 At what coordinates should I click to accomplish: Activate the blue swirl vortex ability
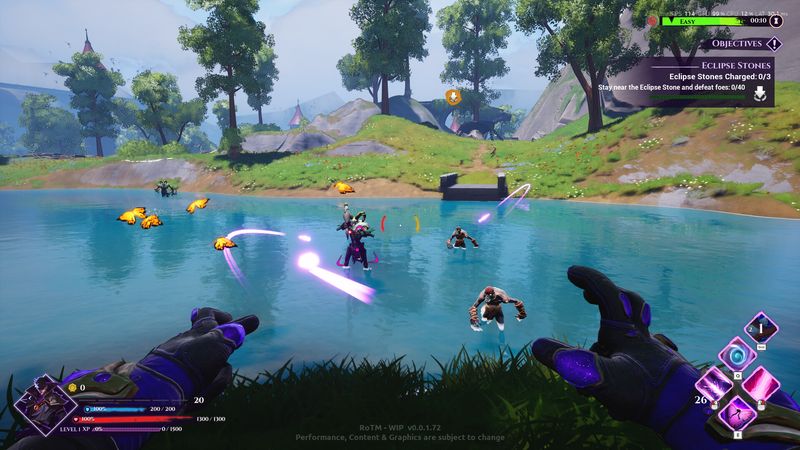tap(736, 357)
